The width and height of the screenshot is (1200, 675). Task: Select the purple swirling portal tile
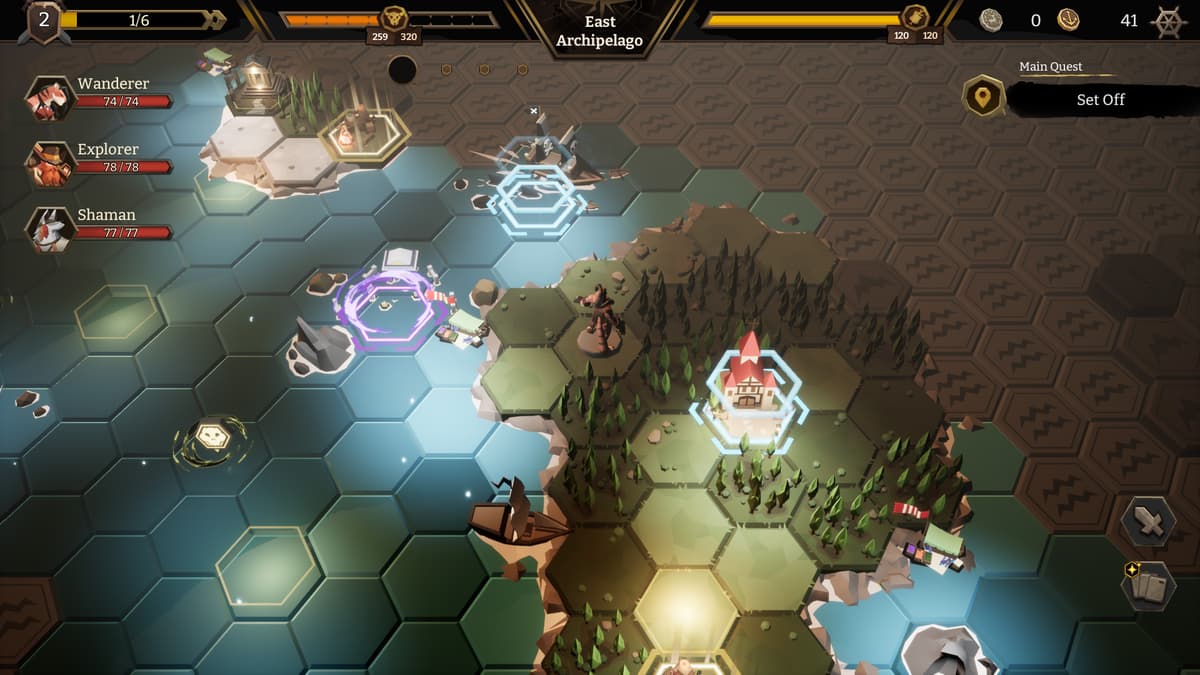tap(388, 308)
